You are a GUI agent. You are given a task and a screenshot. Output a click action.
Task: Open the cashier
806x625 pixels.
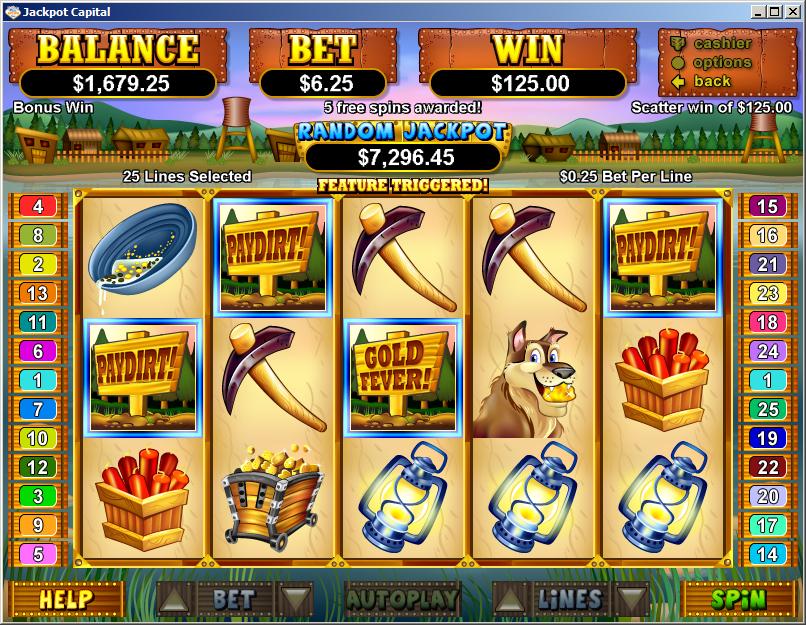click(x=722, y=43)
